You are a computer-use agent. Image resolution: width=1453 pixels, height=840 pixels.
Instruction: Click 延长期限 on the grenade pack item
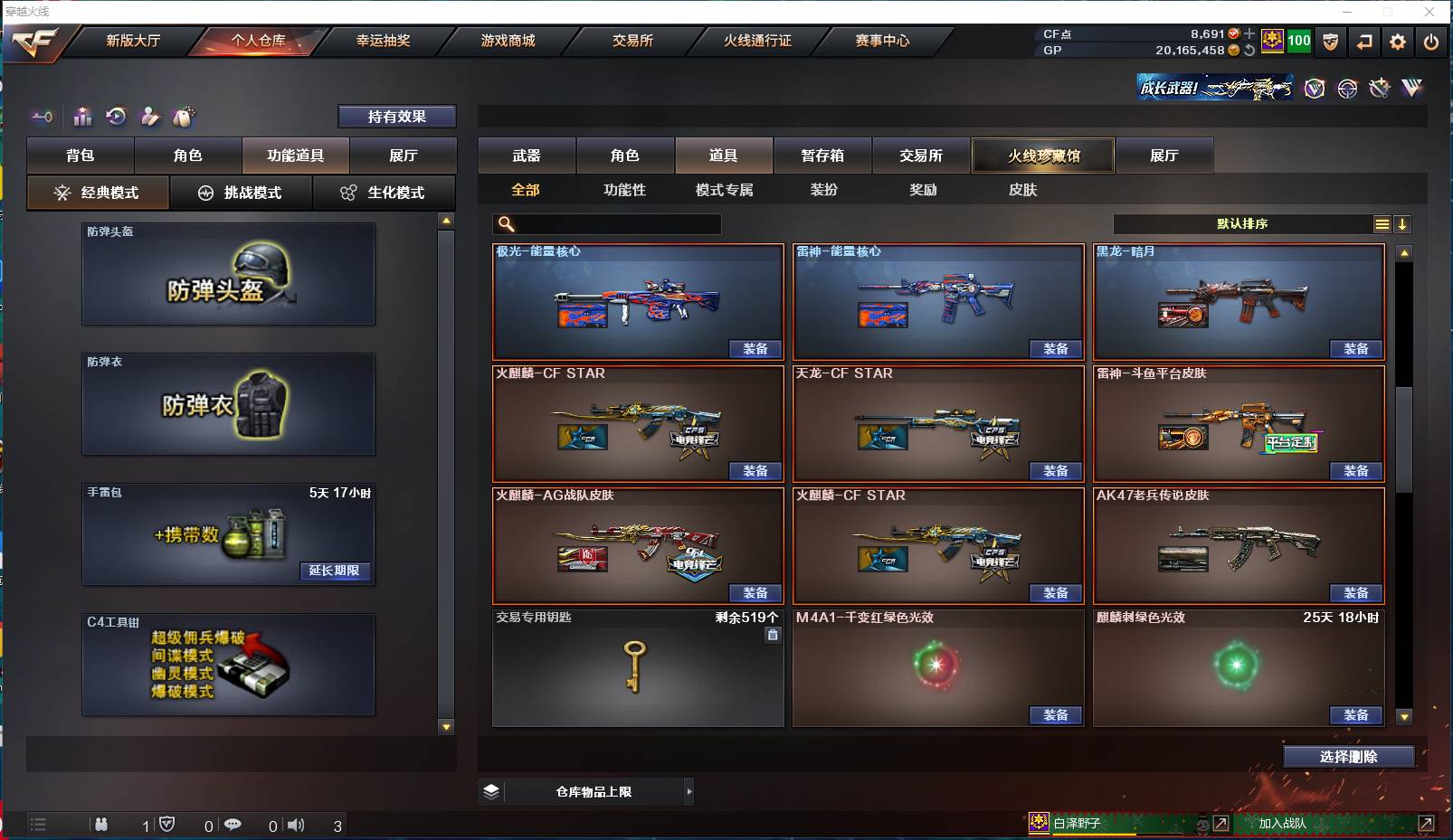(336, 572)
